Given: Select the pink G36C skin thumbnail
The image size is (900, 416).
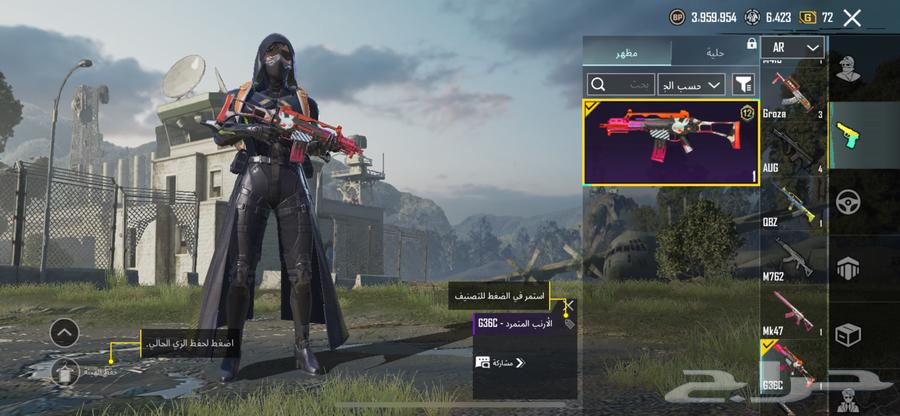Looking at the screenshot, I should (670, 142).
